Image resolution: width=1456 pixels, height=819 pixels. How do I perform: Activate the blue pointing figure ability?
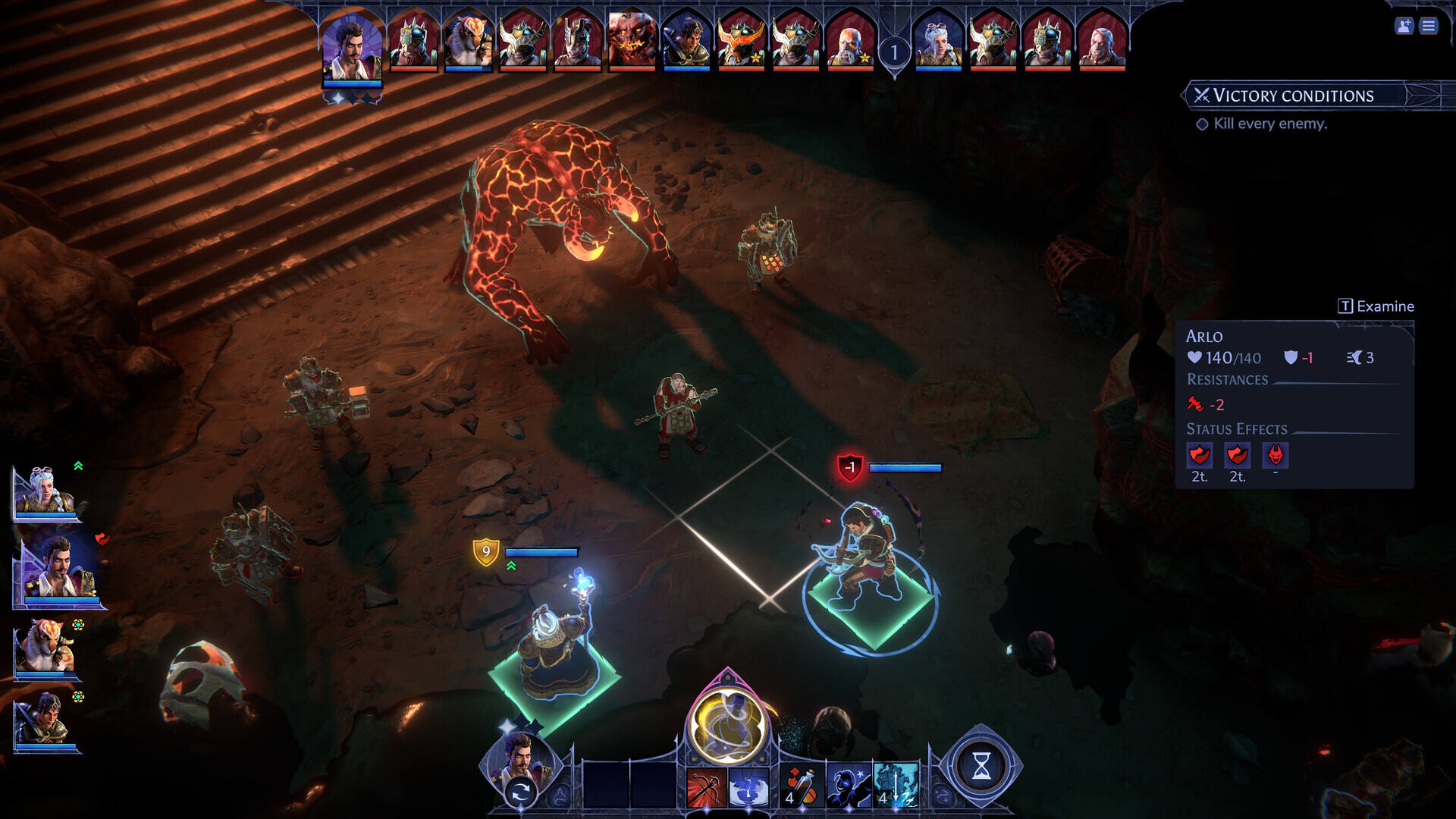848,786
